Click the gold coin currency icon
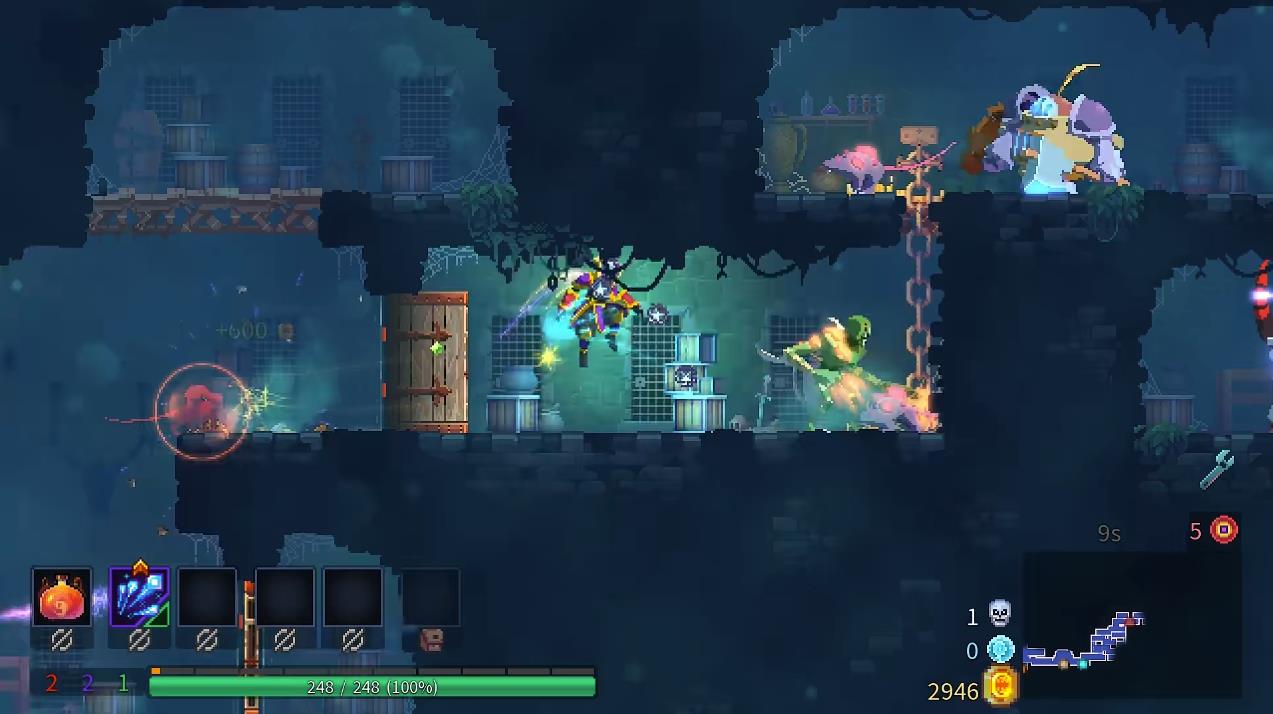Image resolution: width=1273 pixels, height=714 pixels. [x=1000, y=687]
